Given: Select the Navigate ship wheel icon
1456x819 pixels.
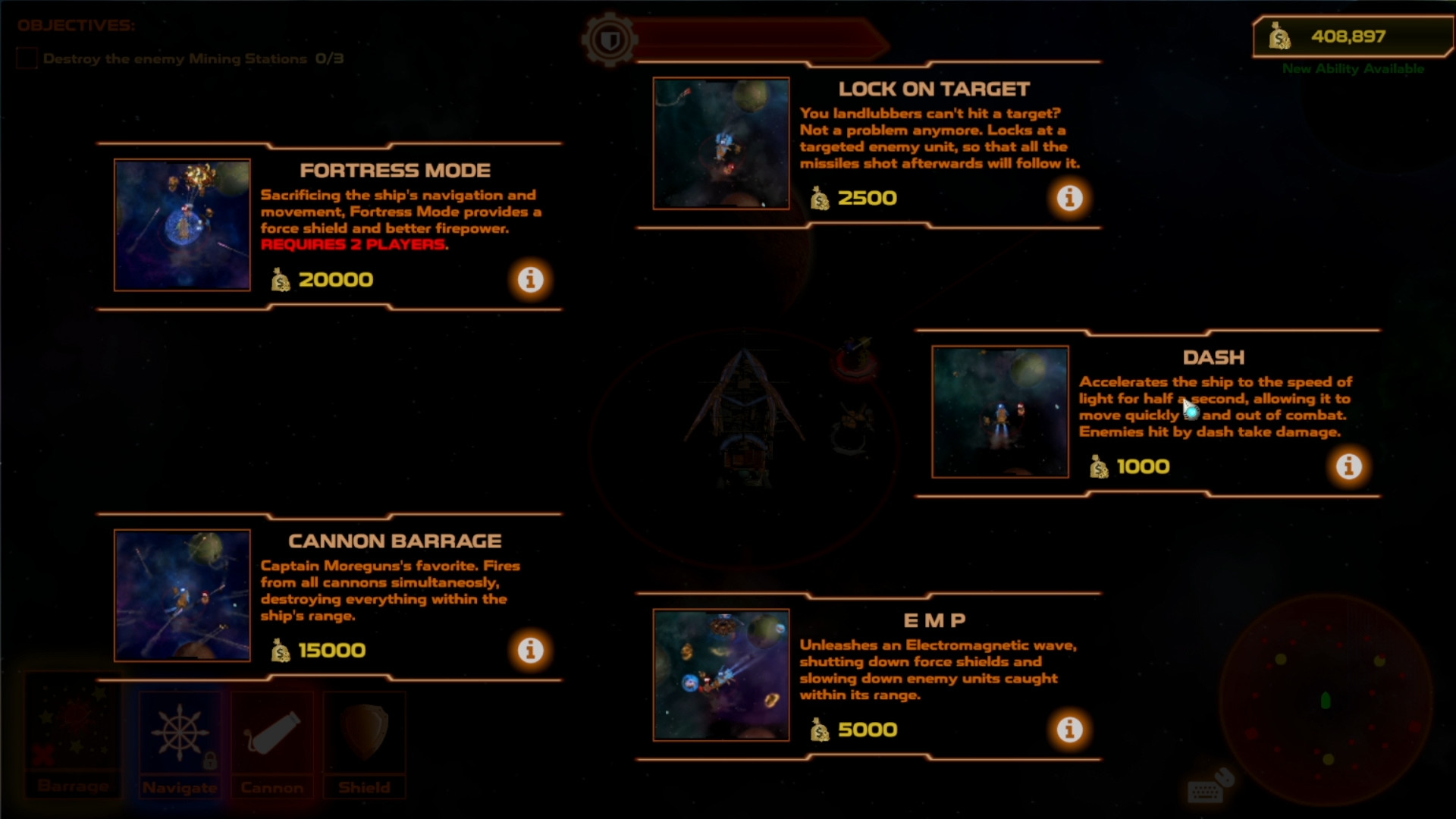Looking at the screenshot, I should coord(180,730).
